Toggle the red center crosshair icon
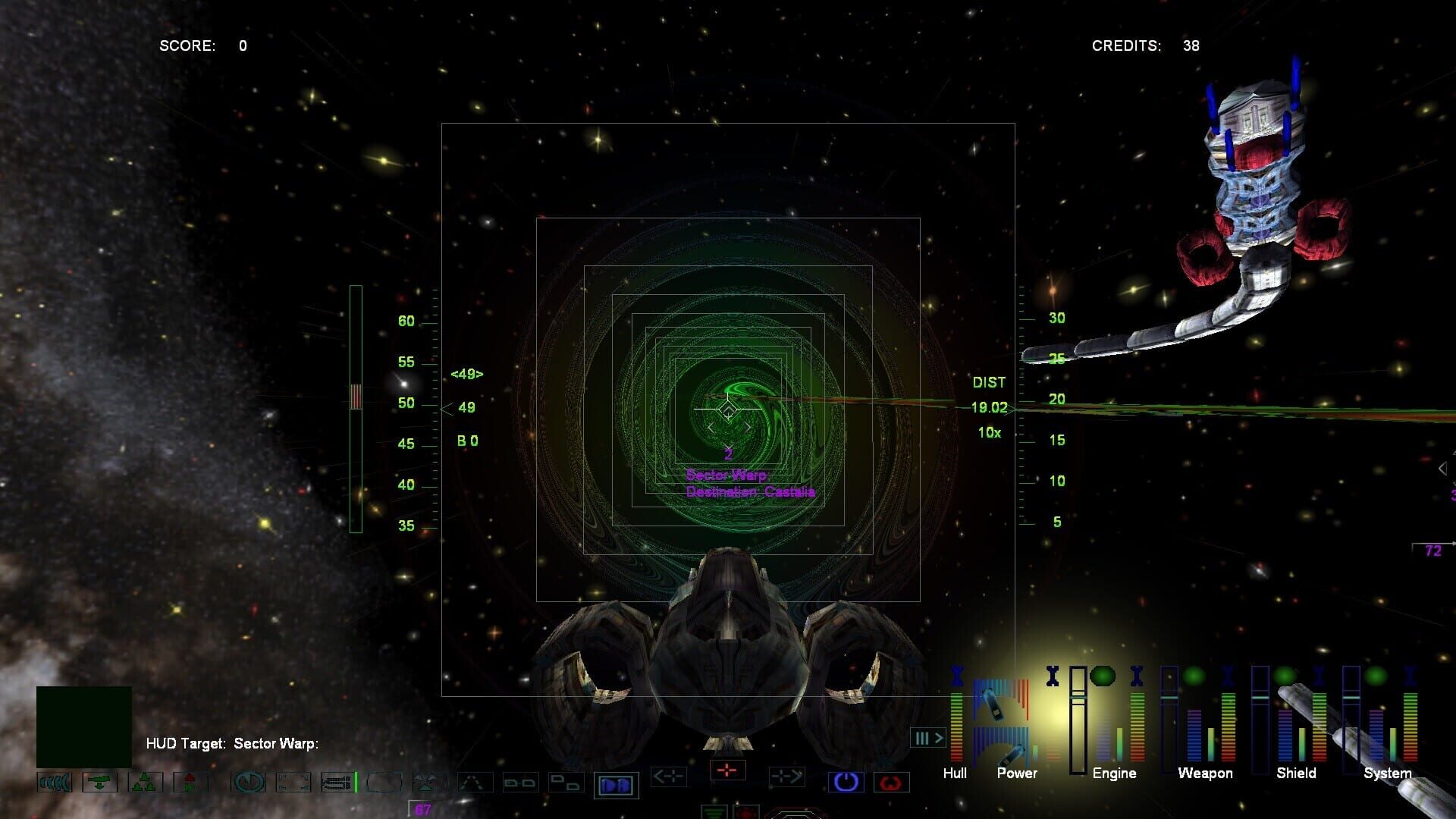The width and height of the screenshot is (1456, 819). point(726,769)
